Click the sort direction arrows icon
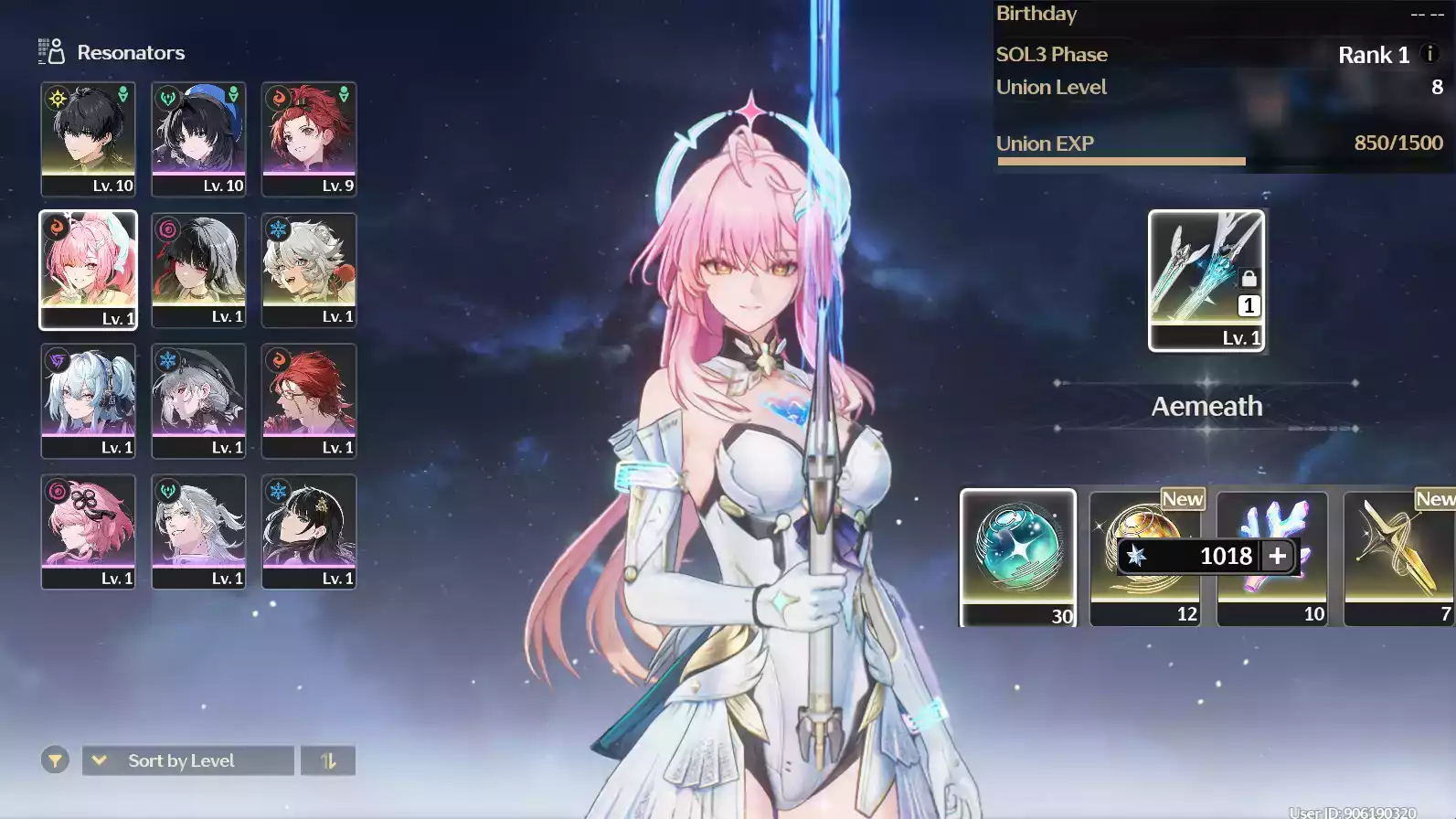Image resolution: width=1456 pixels, height=819 pixels. click(x=327, y=760)
